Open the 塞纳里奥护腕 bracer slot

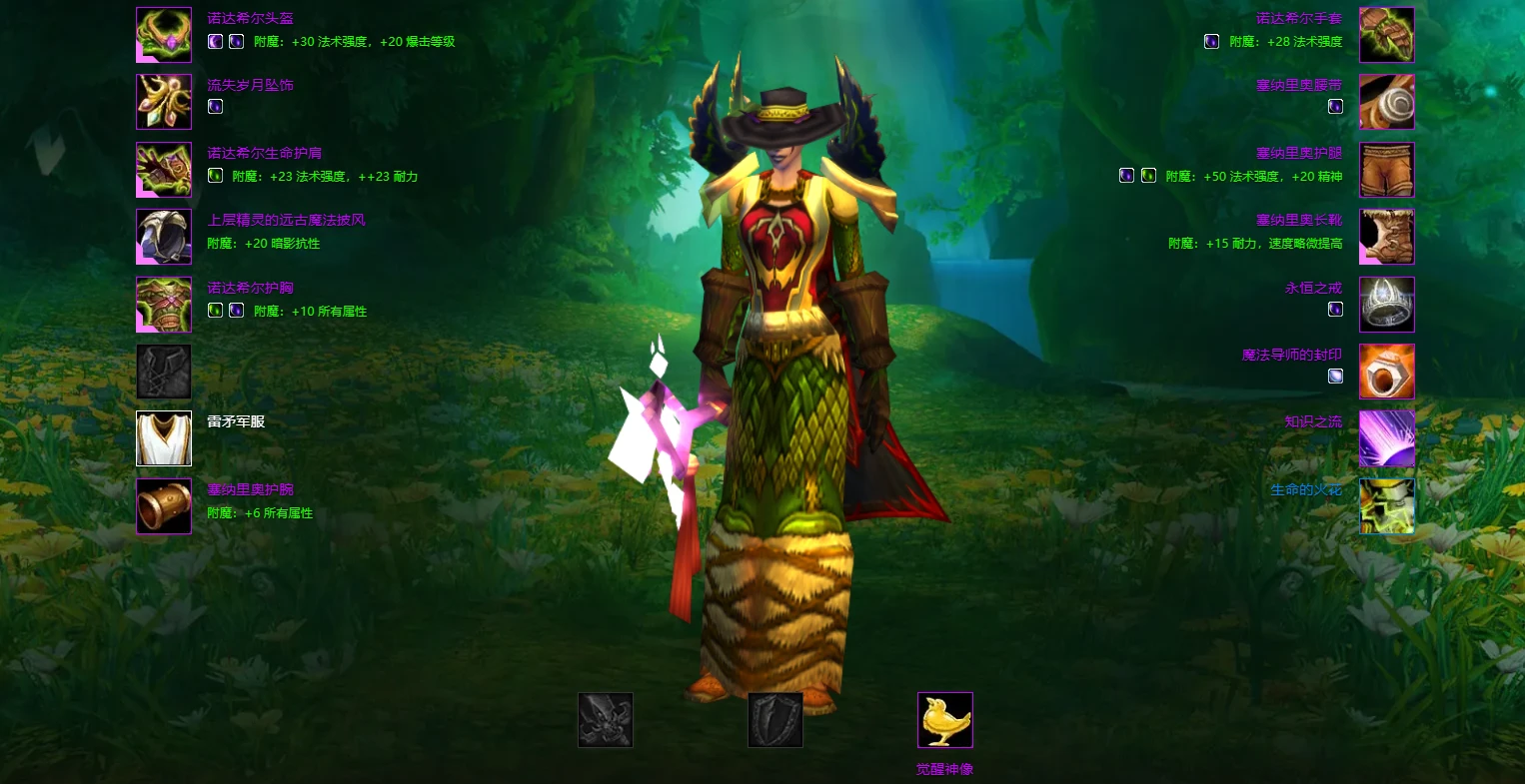click(x=164, y=506)
